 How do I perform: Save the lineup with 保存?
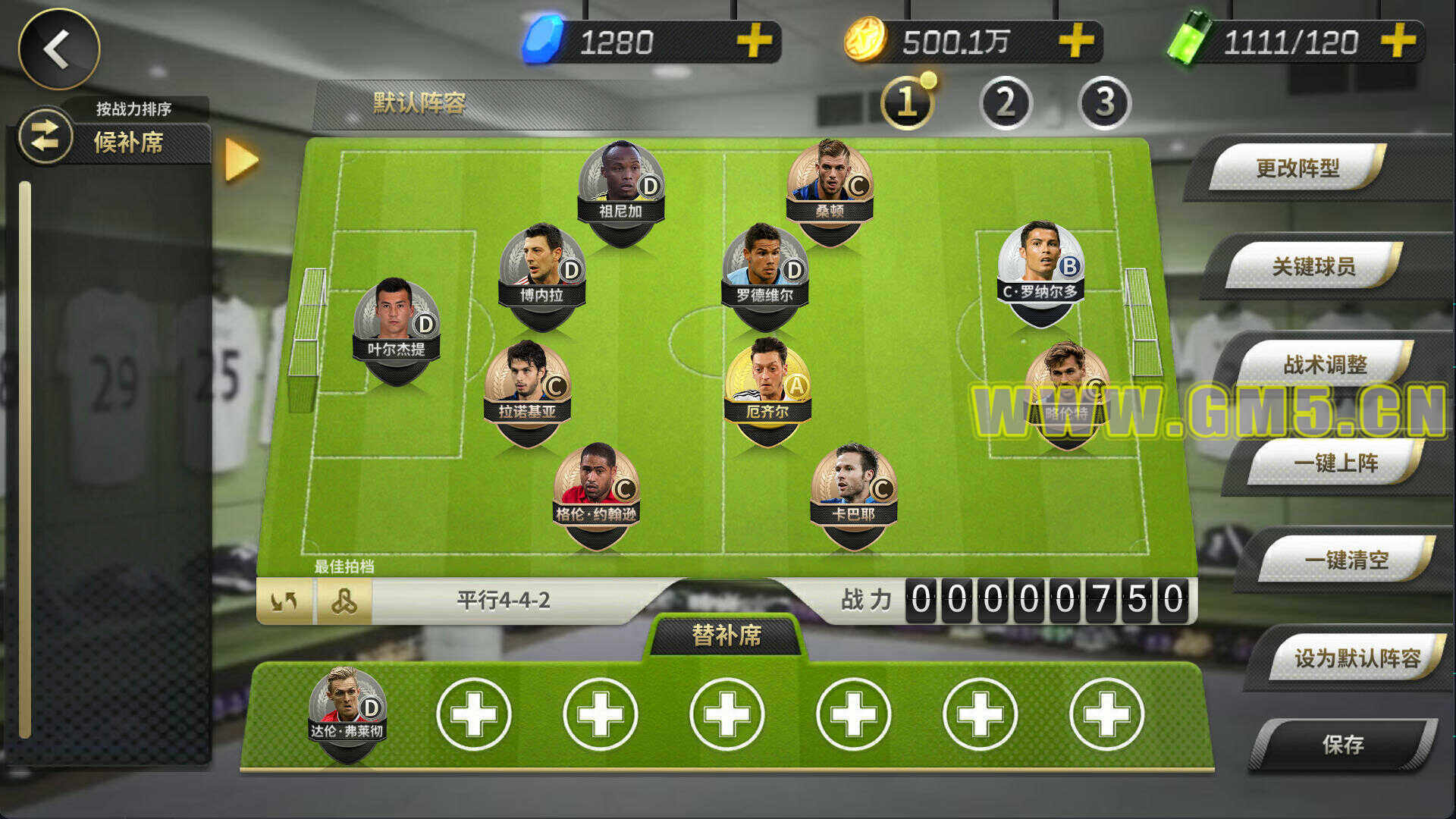tap(1343, 745)
